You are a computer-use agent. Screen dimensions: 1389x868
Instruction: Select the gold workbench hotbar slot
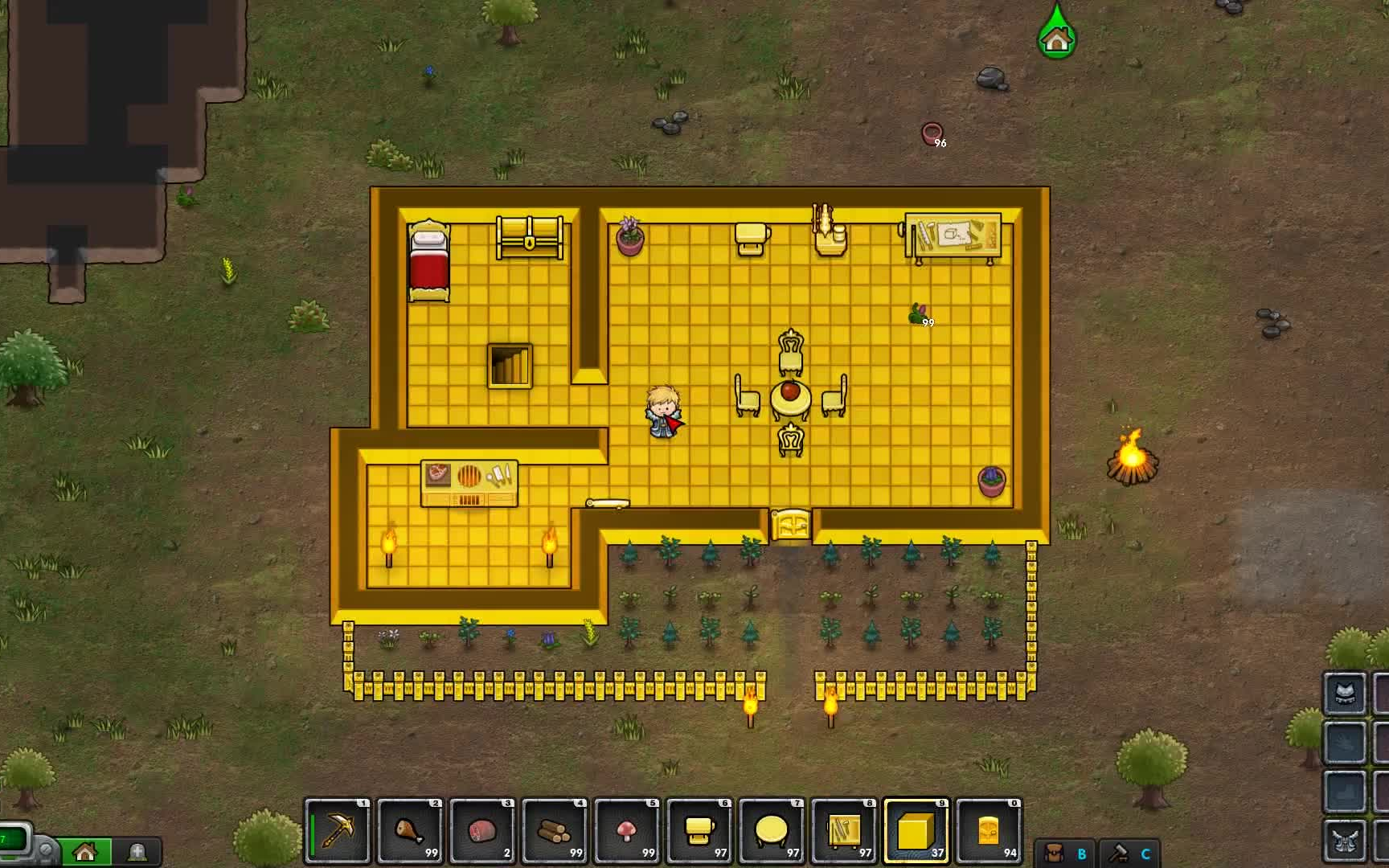click(844, 831)
